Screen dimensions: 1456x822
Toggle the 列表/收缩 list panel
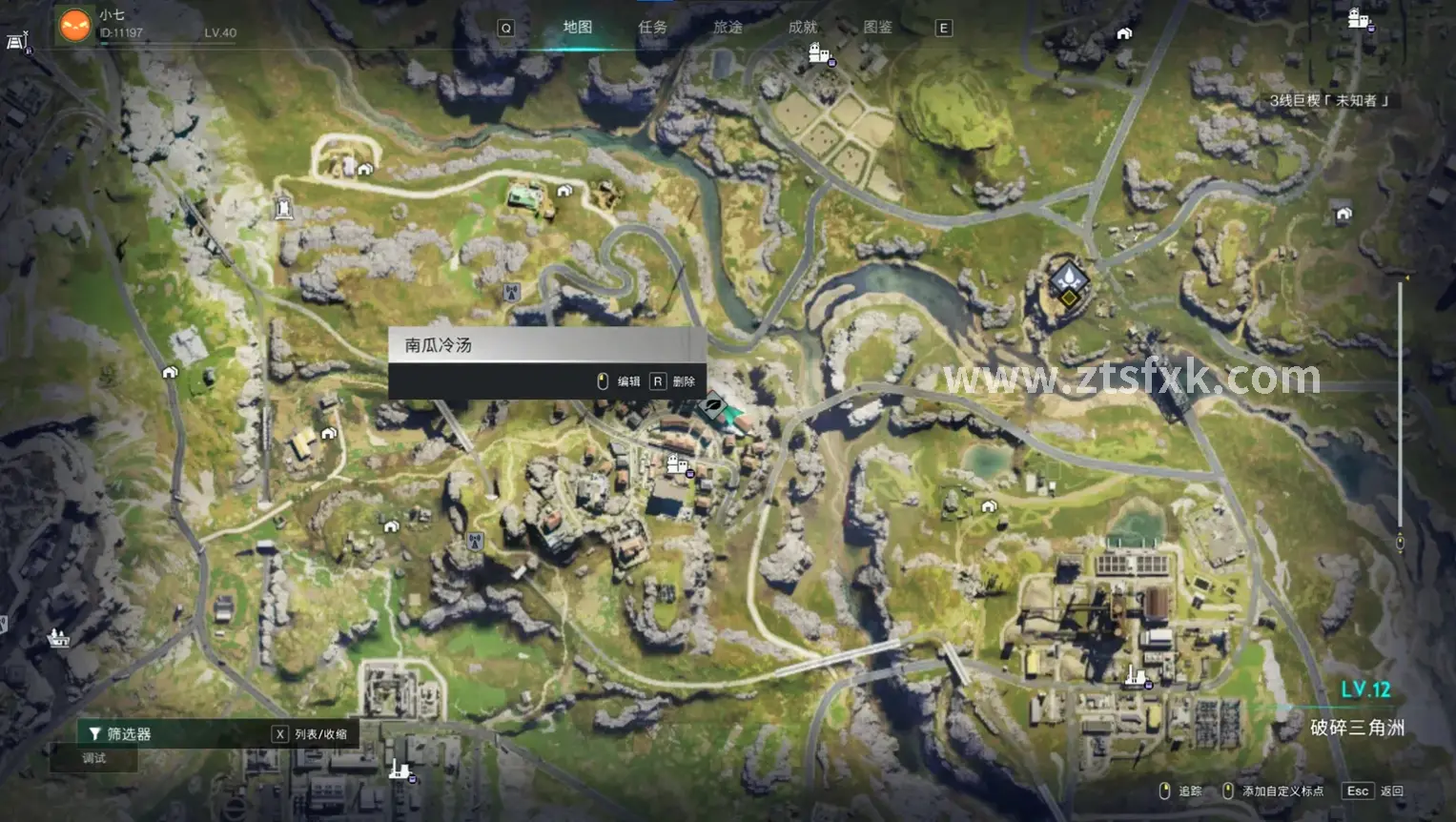(312, 733)
